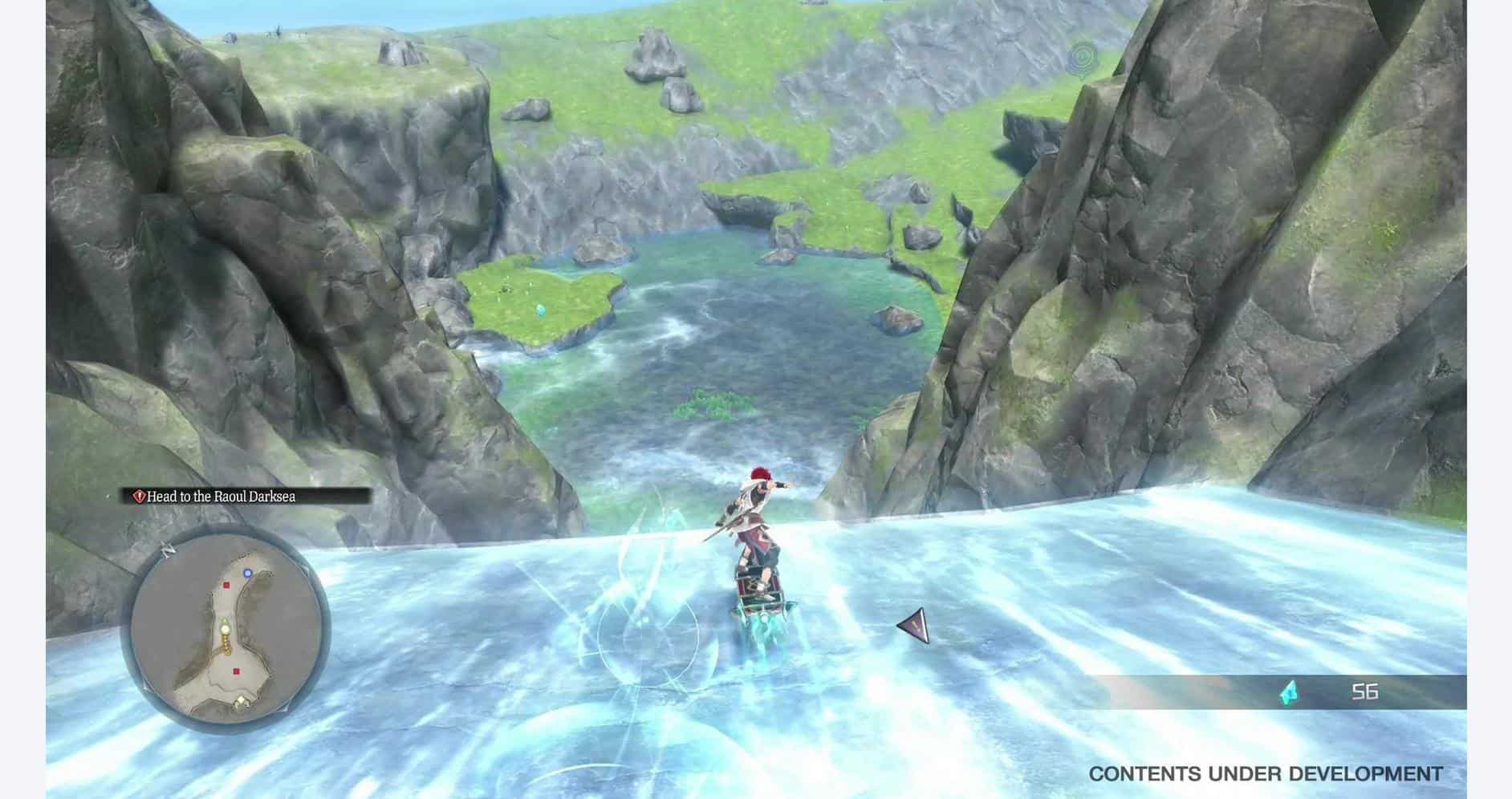Click the lower red enemy square on minimap
The image size is (1512, 799).
click(236, 671)
